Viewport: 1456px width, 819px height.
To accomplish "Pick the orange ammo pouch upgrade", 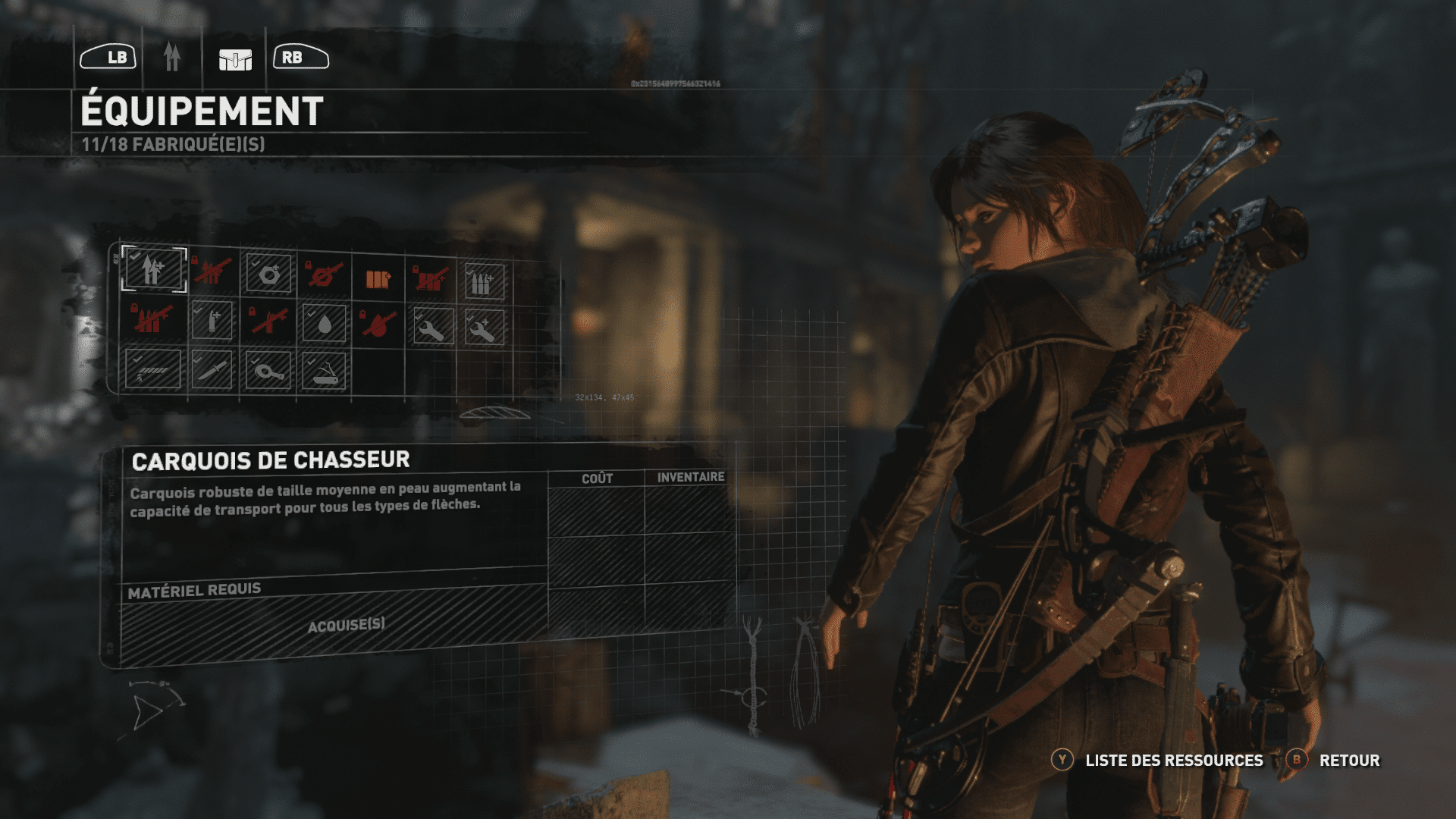I will tap(378, 278).
